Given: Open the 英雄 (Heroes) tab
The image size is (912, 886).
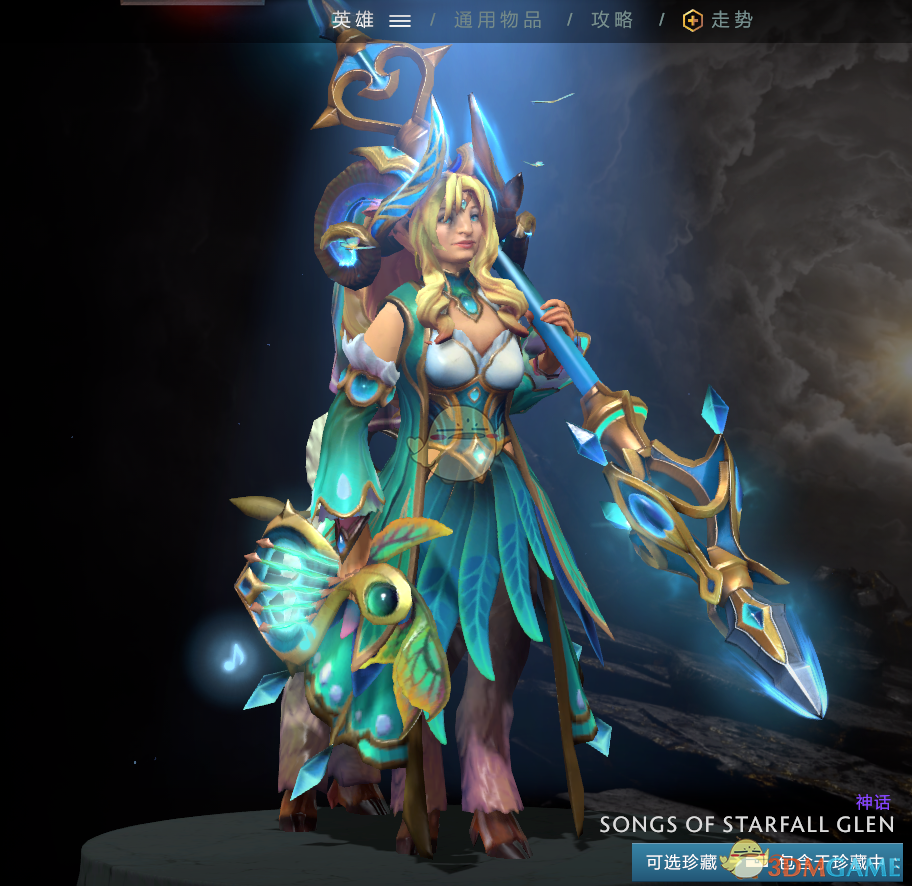Looking at the screenshot, I should tap(355, 20).
